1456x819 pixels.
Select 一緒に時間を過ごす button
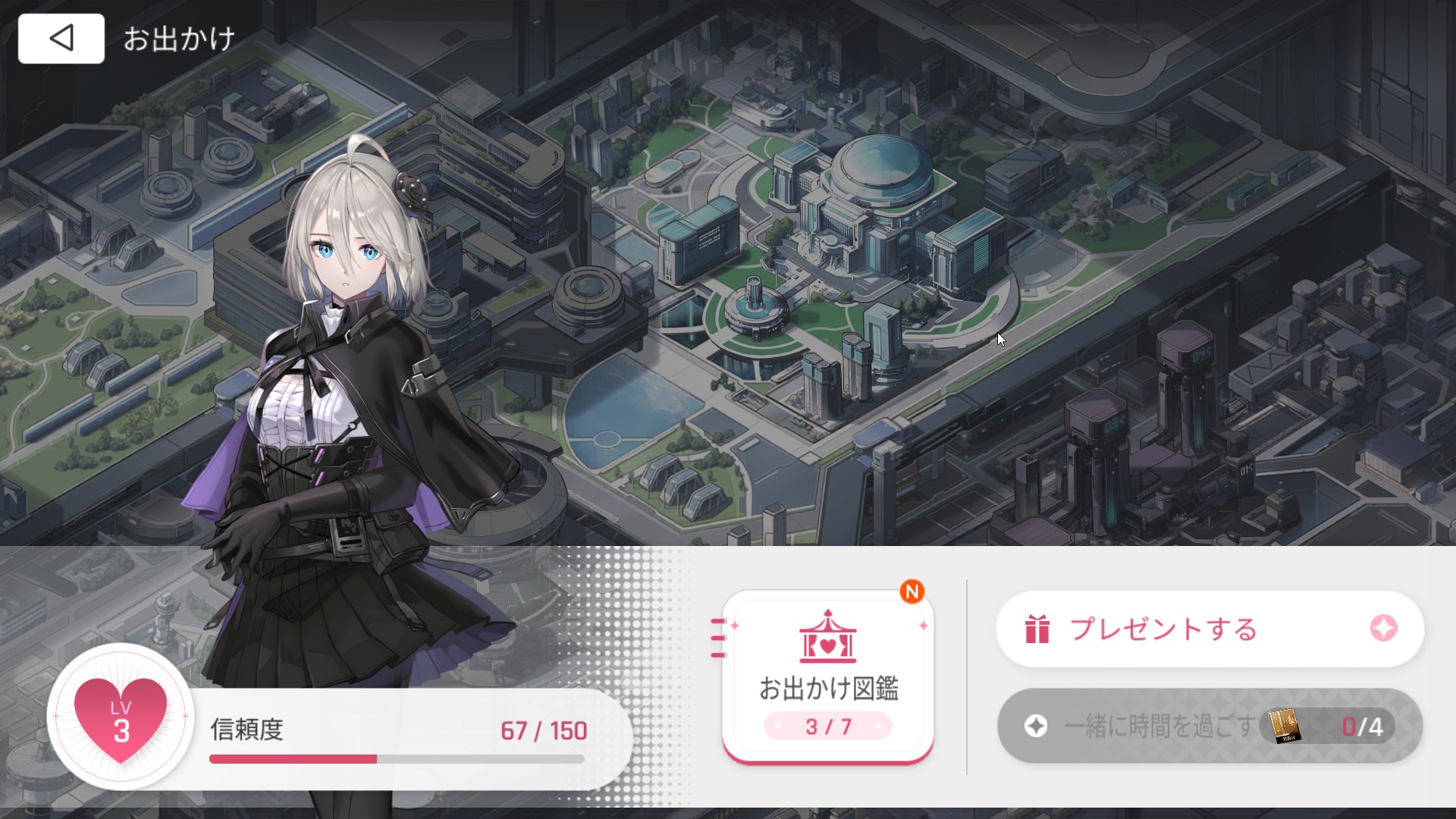point(1210,726)
